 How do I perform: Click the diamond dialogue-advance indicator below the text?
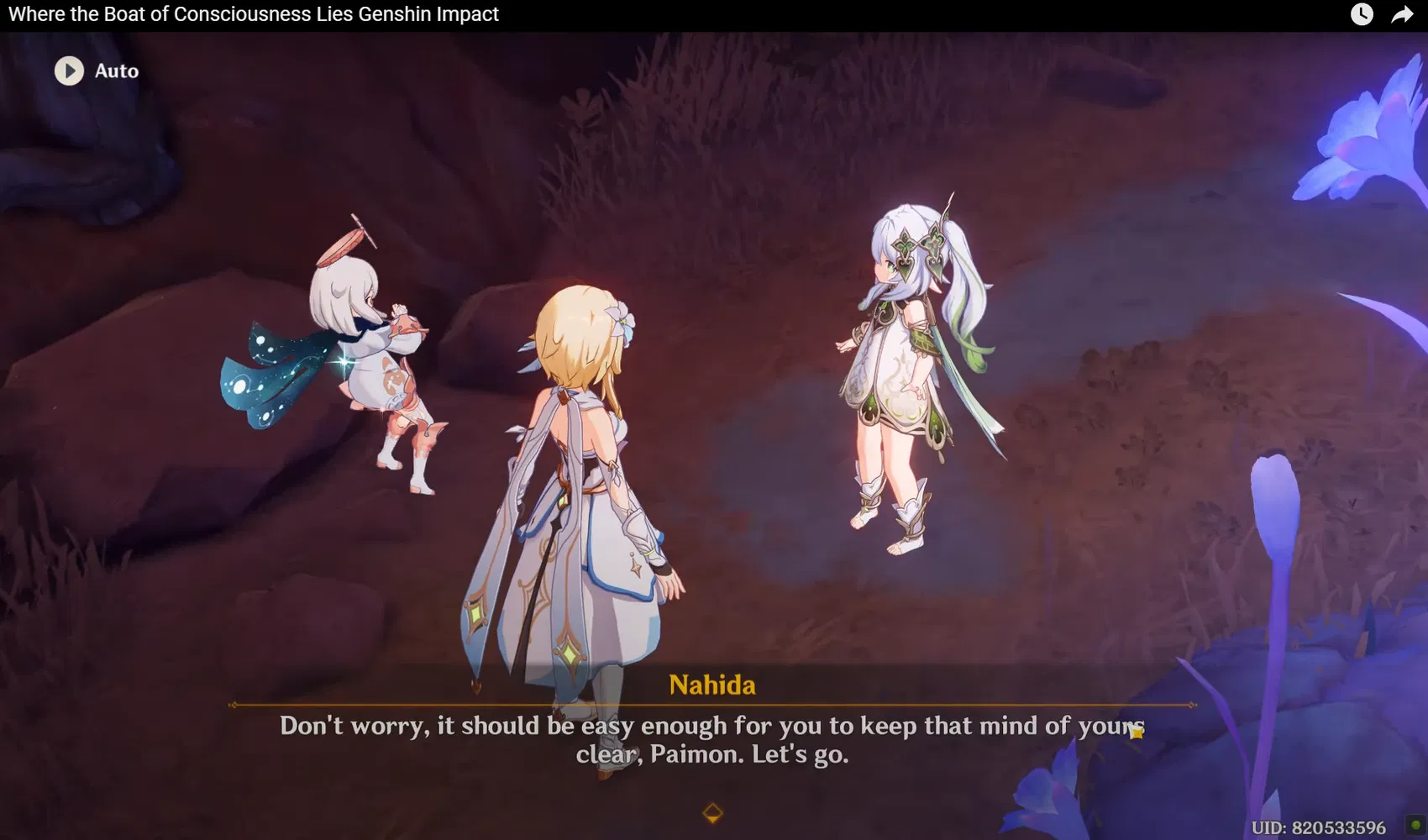(713, 811)
